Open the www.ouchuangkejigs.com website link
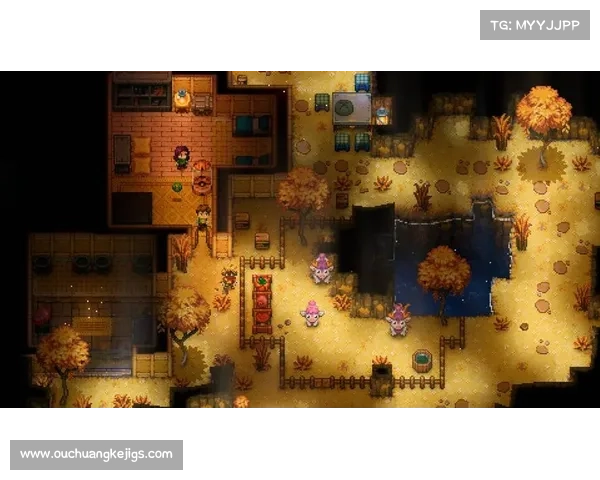 point(96,455)
